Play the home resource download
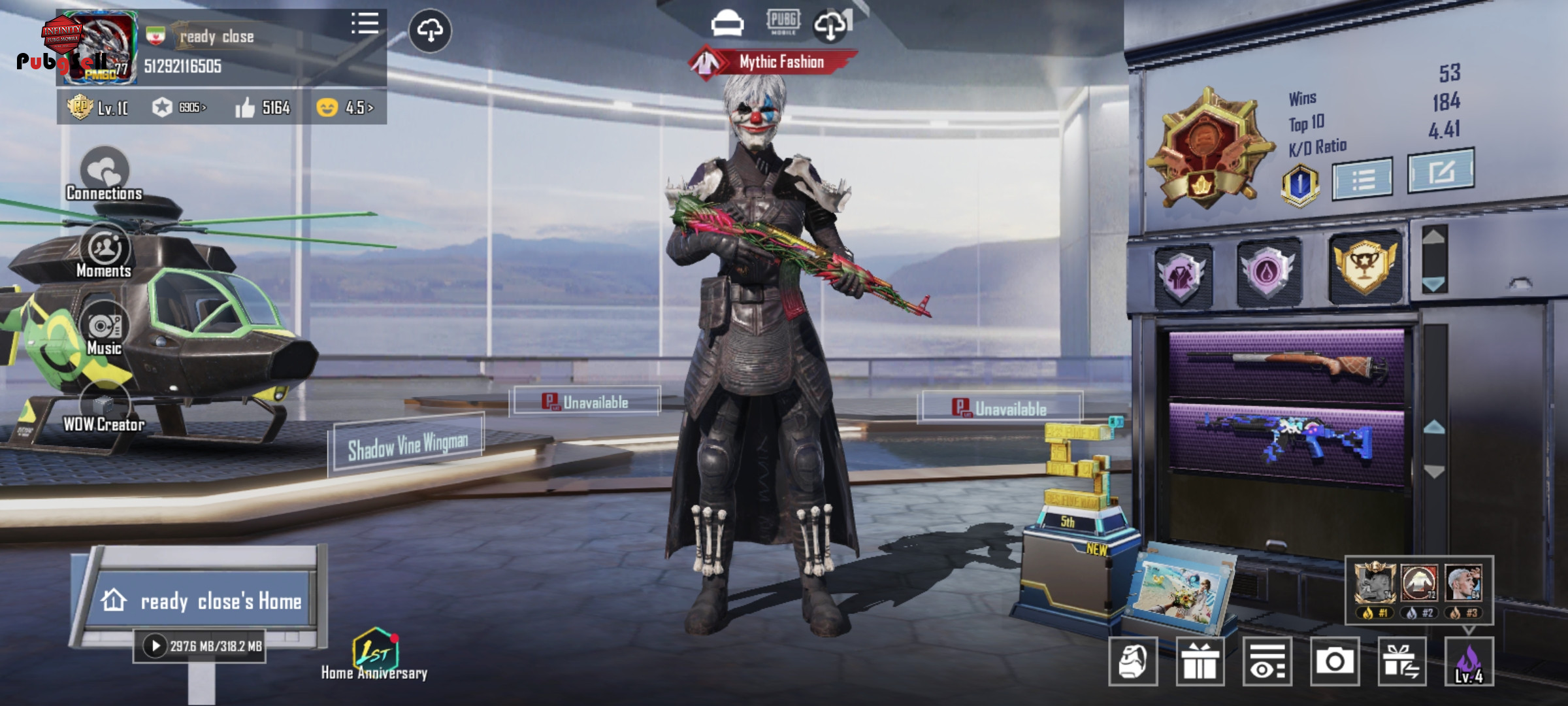1568x706 pixels. [155, 646]
